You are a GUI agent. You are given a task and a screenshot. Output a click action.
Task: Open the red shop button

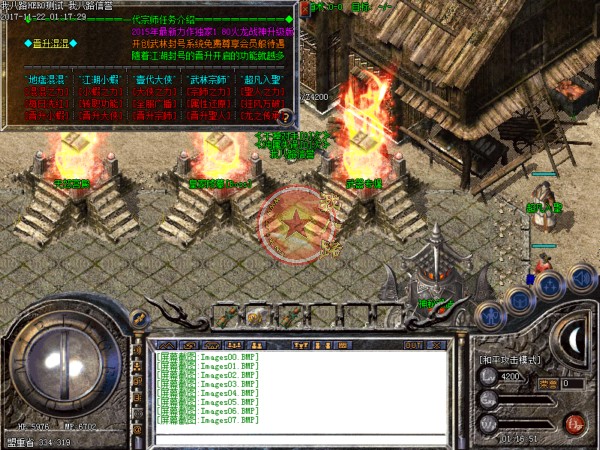[573, 421]
